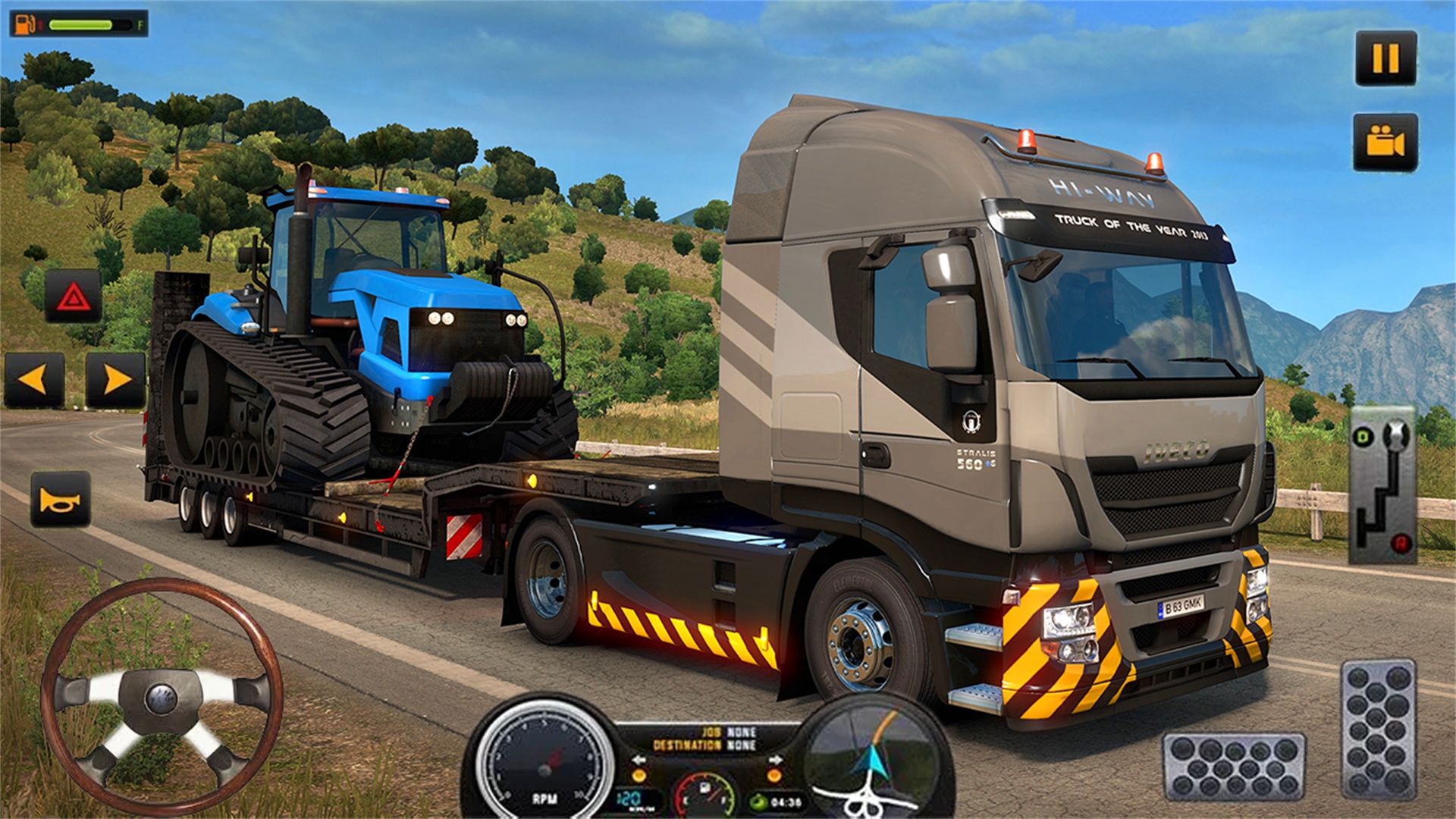Steer right with the right arrow
Image resolution: width=1456 pixels, height=819 pixels.
[115, 379]
